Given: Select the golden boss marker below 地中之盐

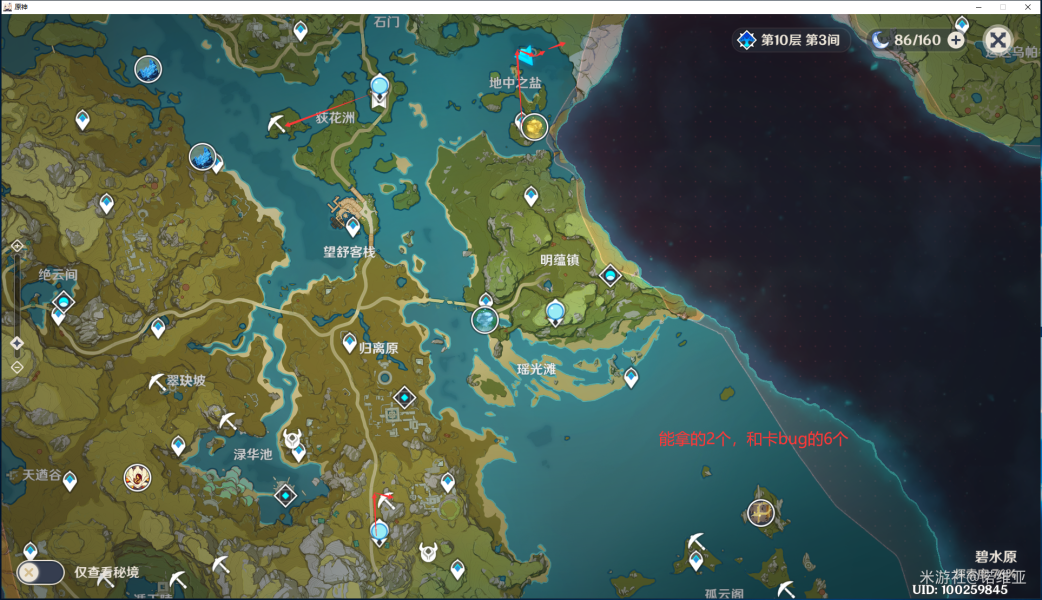Looking at the screenshot, I should pos(535,127).
